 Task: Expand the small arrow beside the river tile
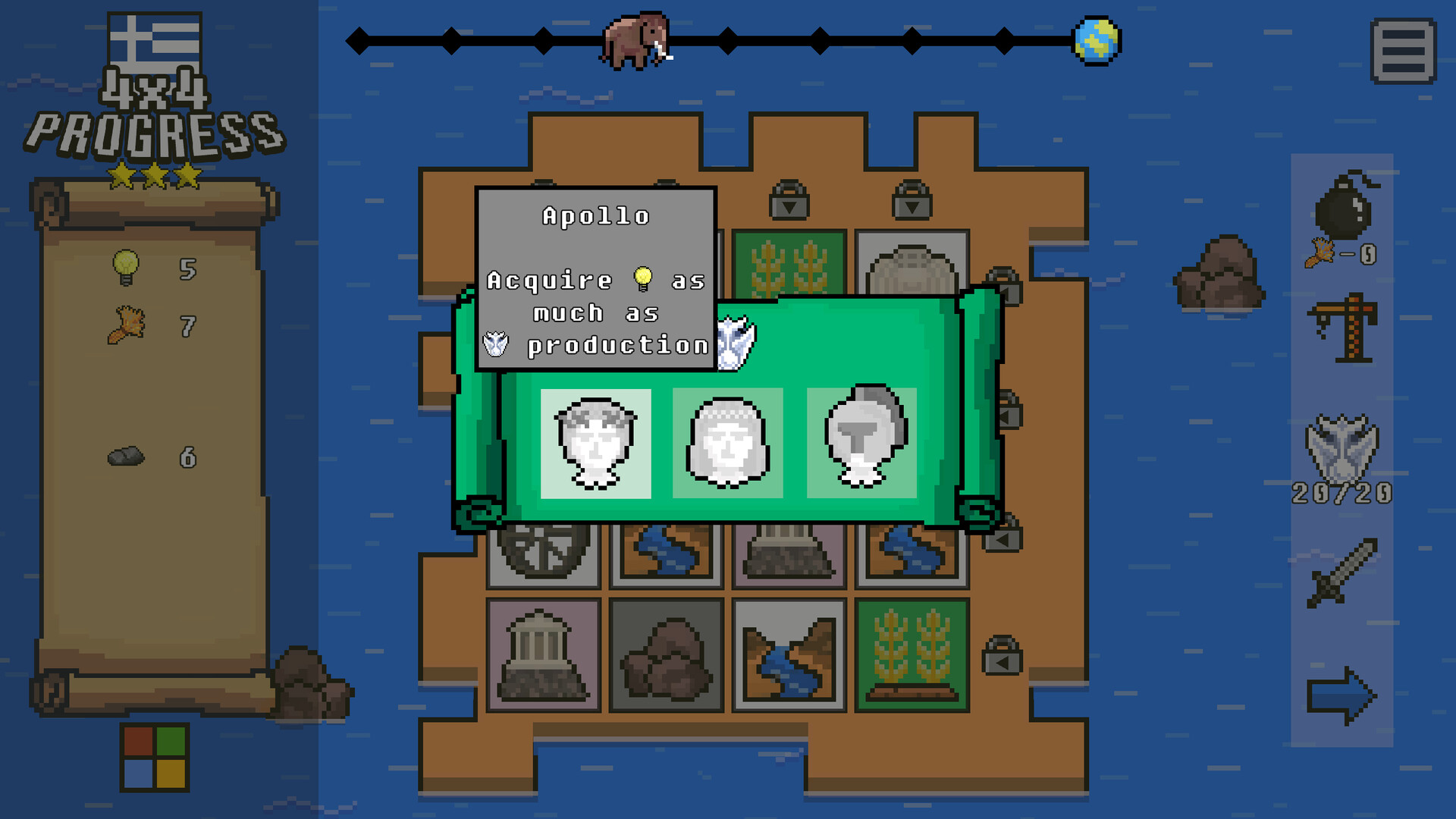click(x=1001, y=538)
